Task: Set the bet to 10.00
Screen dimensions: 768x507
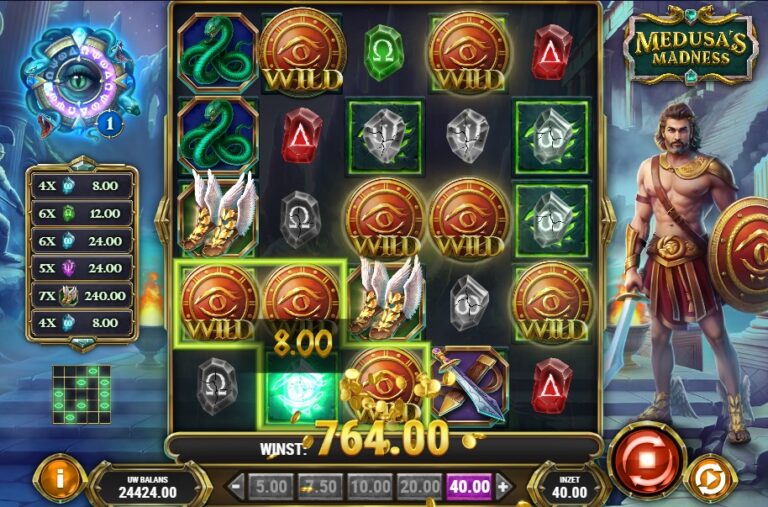Action: 370,487
